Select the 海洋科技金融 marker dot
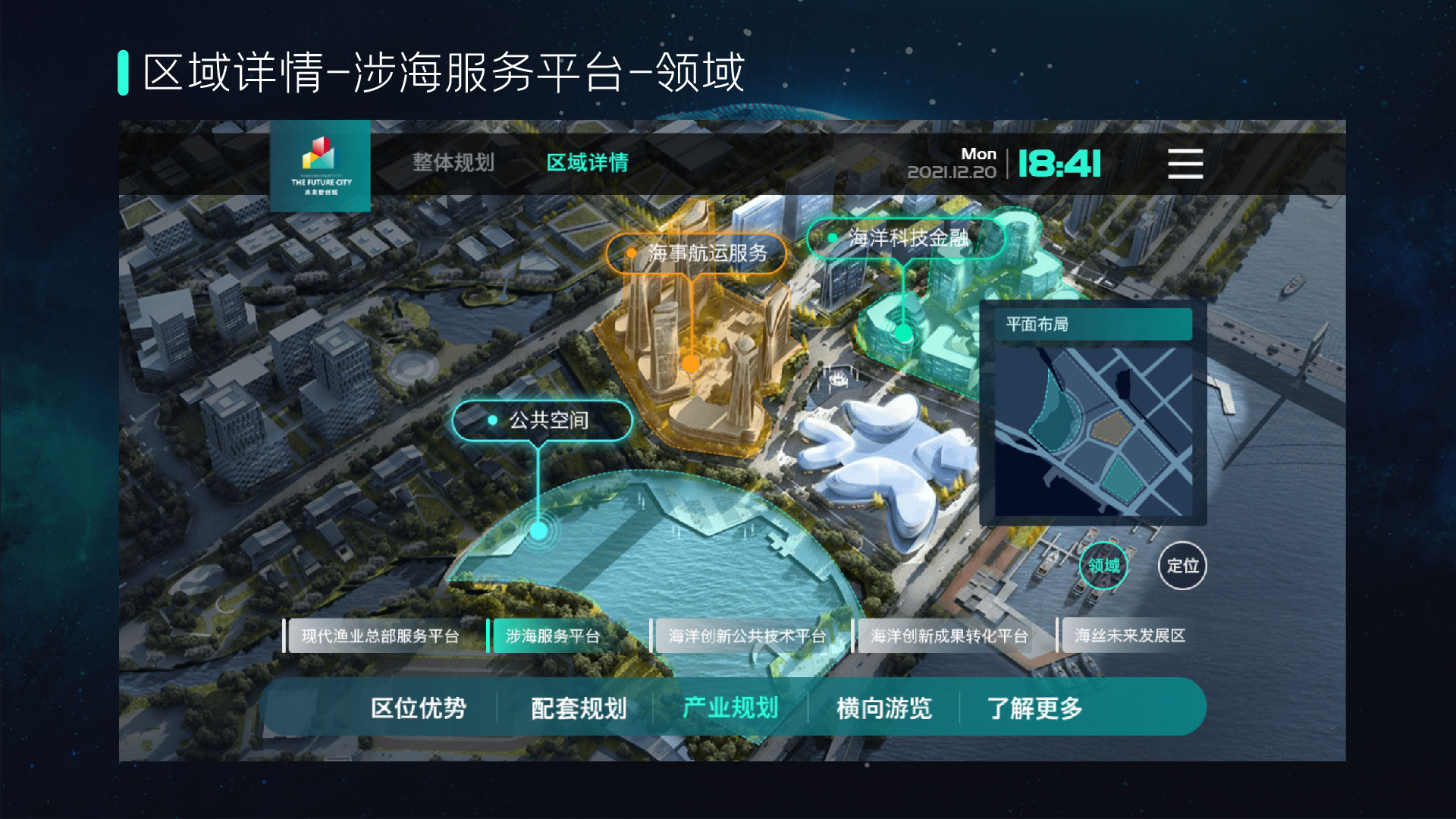Screen dimensions: 1456x819 [902, 334]
